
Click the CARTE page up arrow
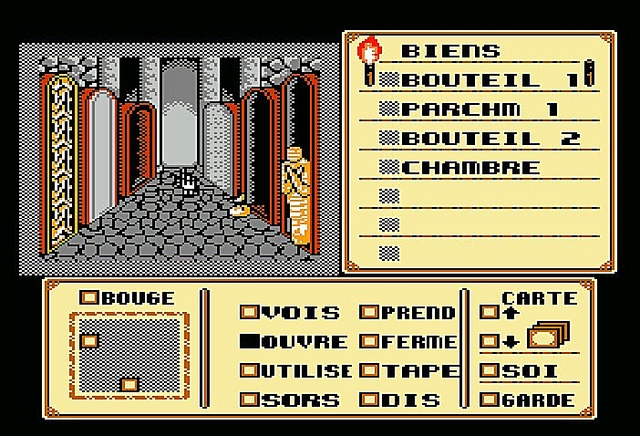tap(492, 313)
